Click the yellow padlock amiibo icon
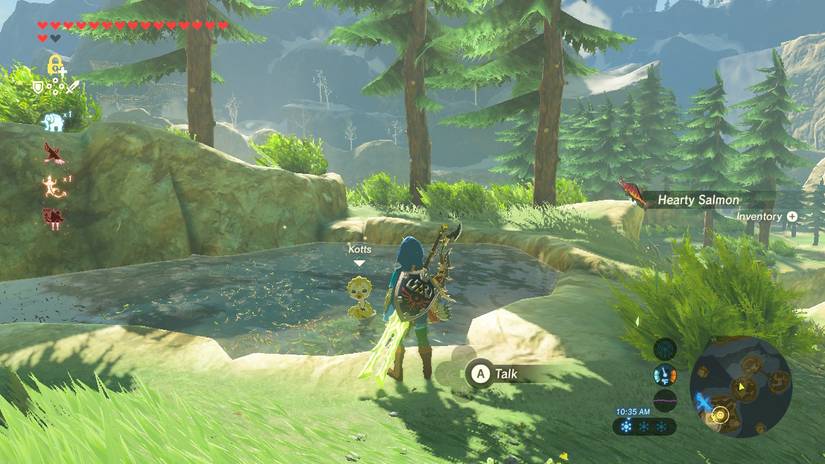The image size is (825, 464). tap(54, 67)
